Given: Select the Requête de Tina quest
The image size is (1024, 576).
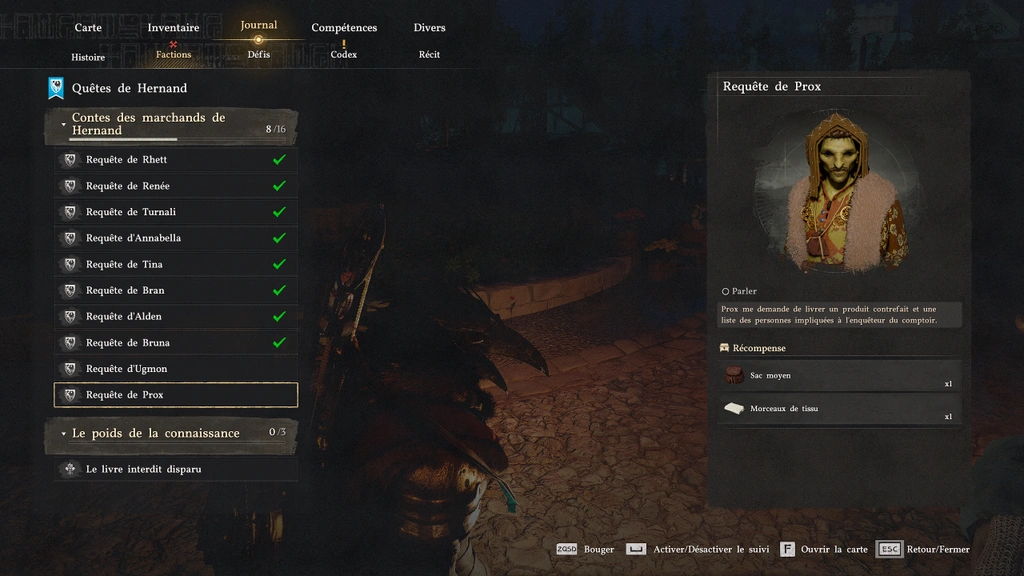Looking at the screenshot, I should point(175,264).
